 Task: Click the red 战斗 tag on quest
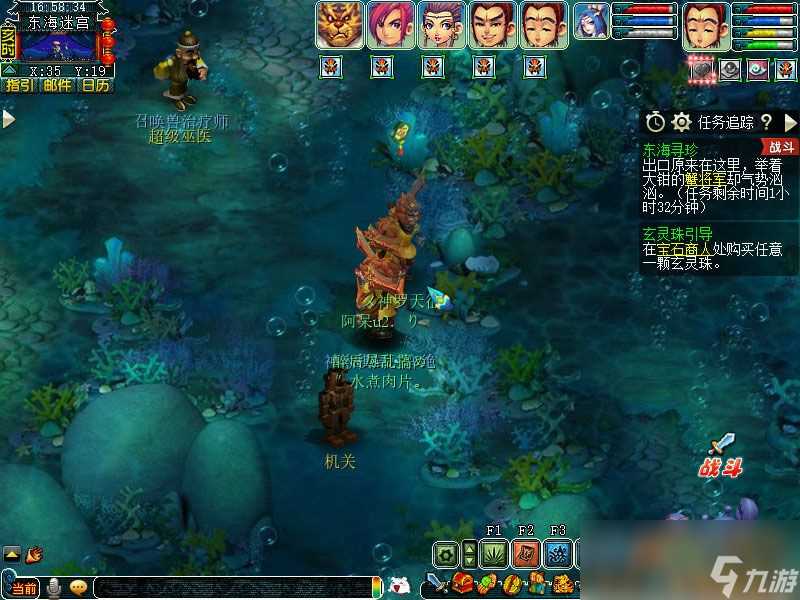(x=780, y=147)
